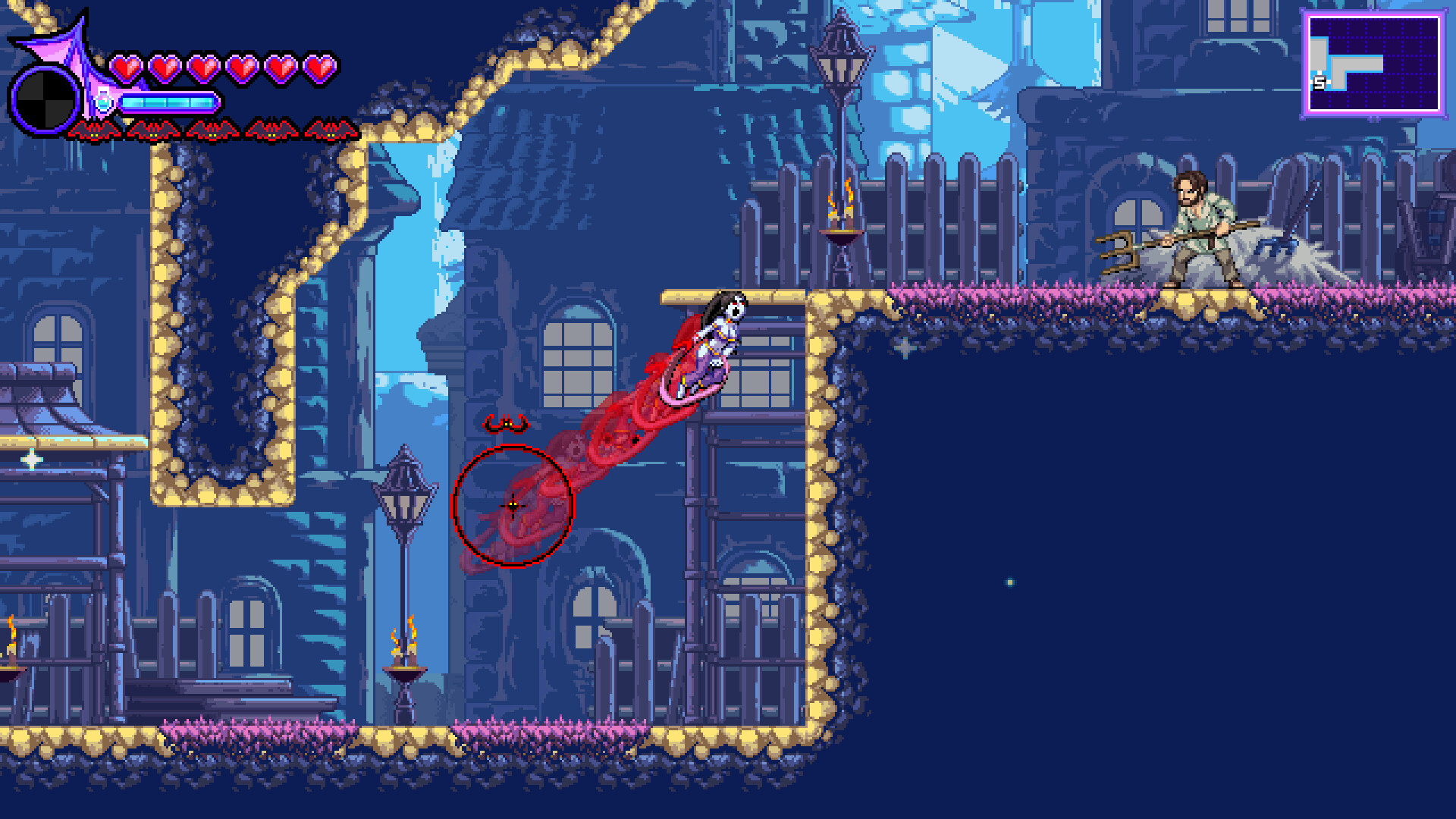The width and height of the screenshot is (1456, 819).
Task: Click the S save marker on the minimap
Action: [x=1319, y=82]
